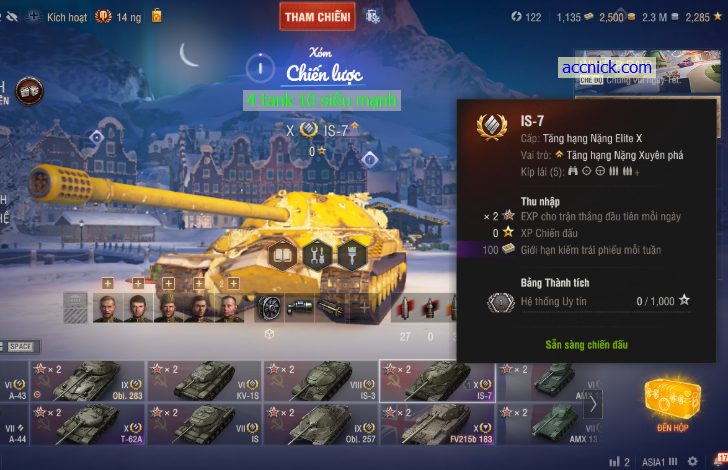Pick the T-62A tank in carousel

88,424
